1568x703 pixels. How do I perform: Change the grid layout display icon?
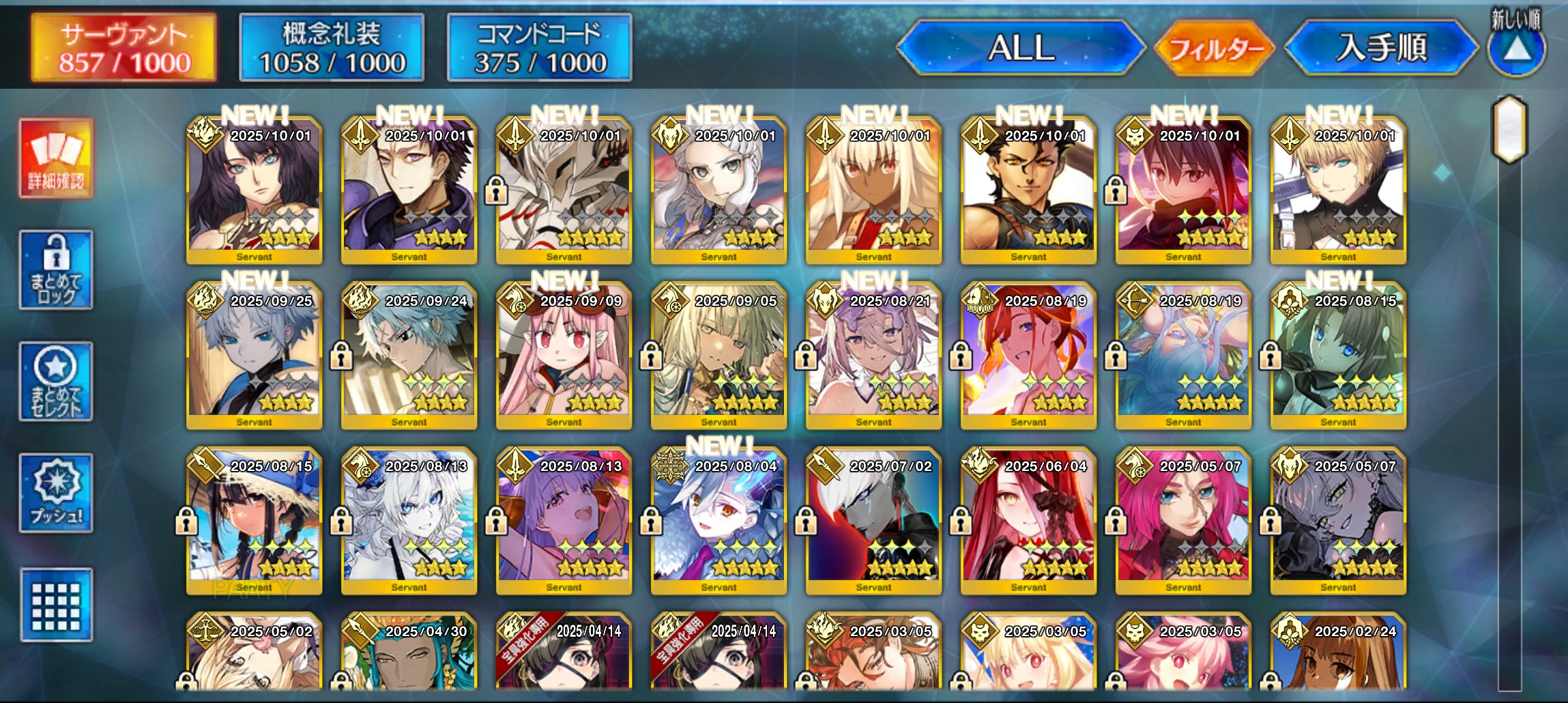tap(56, 605)
